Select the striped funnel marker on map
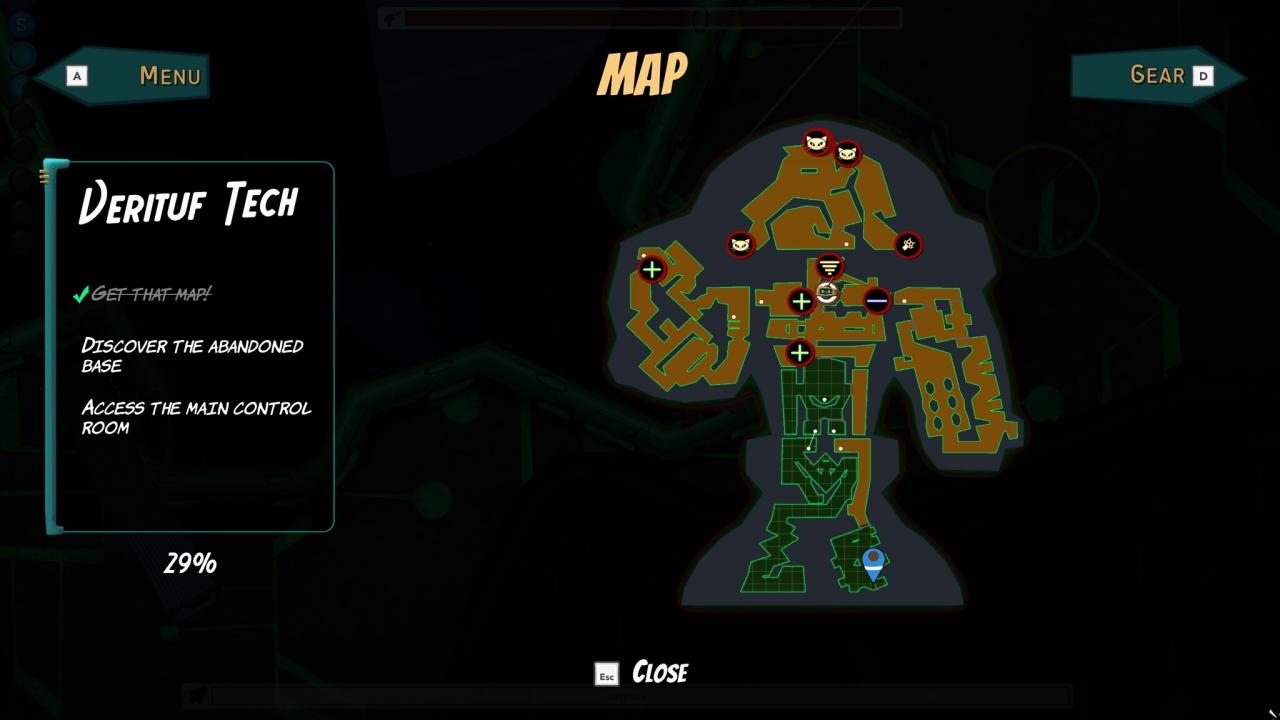This screenshot has width=1280, height=720. [x=829, y=267]
